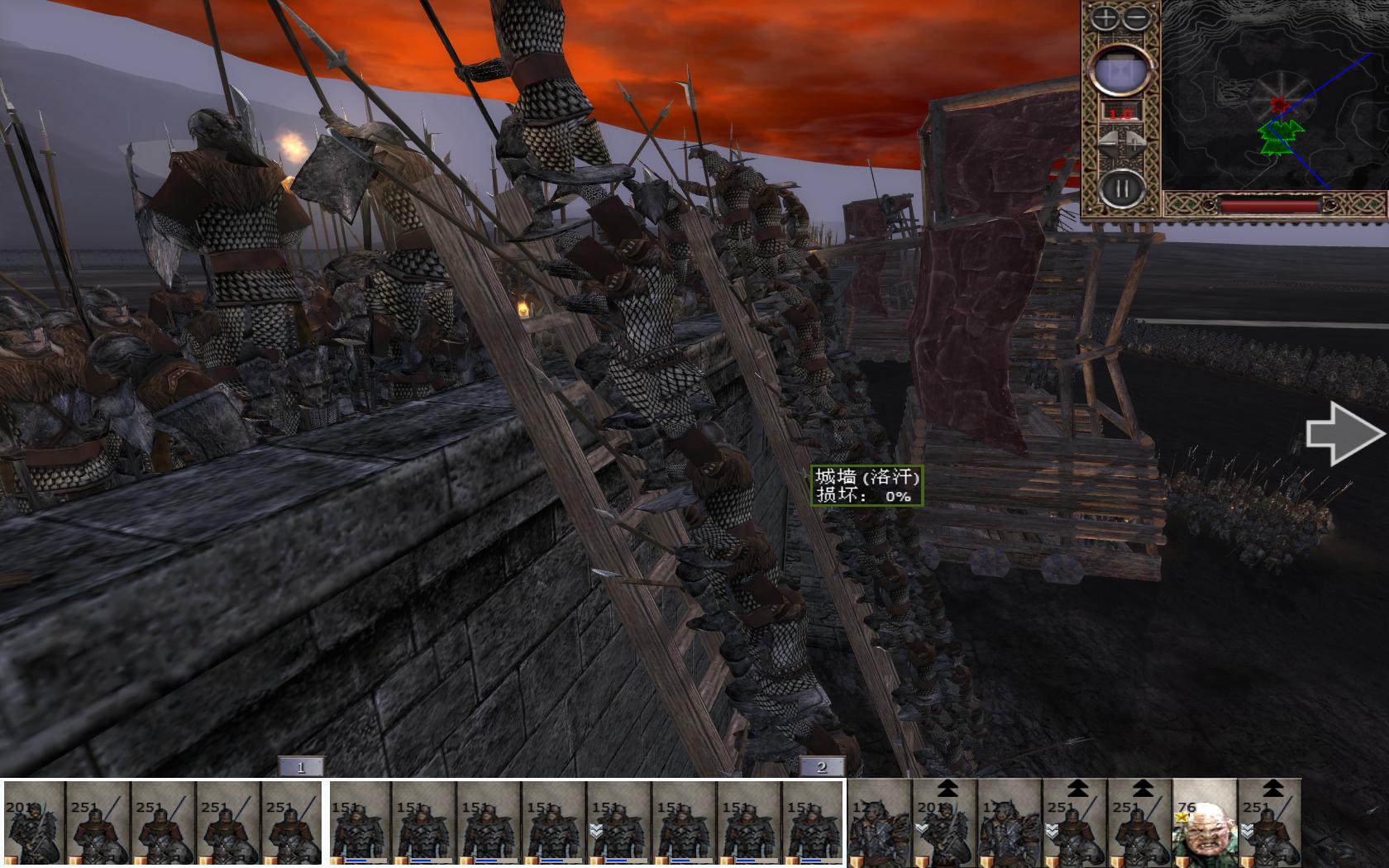The image size is (1389, 868).
Task: Select the group 2 tab
Action: click(x=821, y=767)
